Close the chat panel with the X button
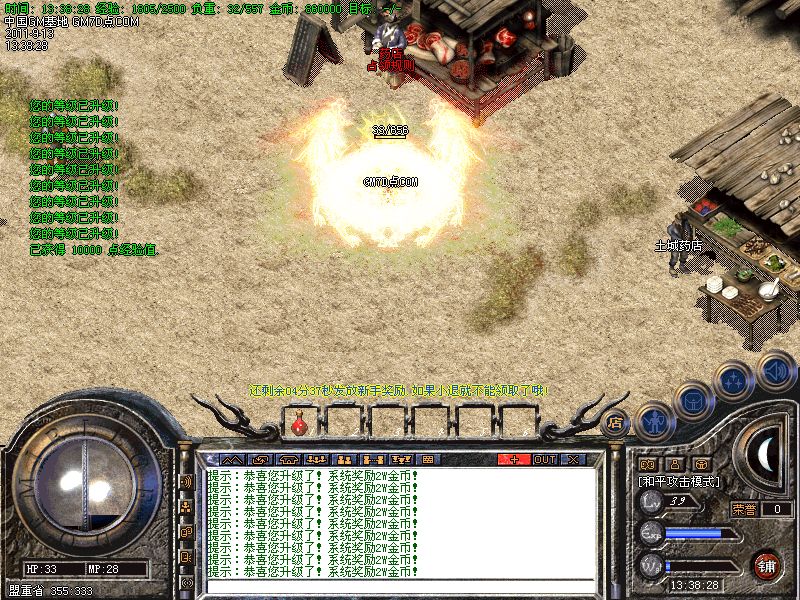Image resolution: width=800 pixels, height=600 pixels. pyautogui.click(x=573, y=459)
